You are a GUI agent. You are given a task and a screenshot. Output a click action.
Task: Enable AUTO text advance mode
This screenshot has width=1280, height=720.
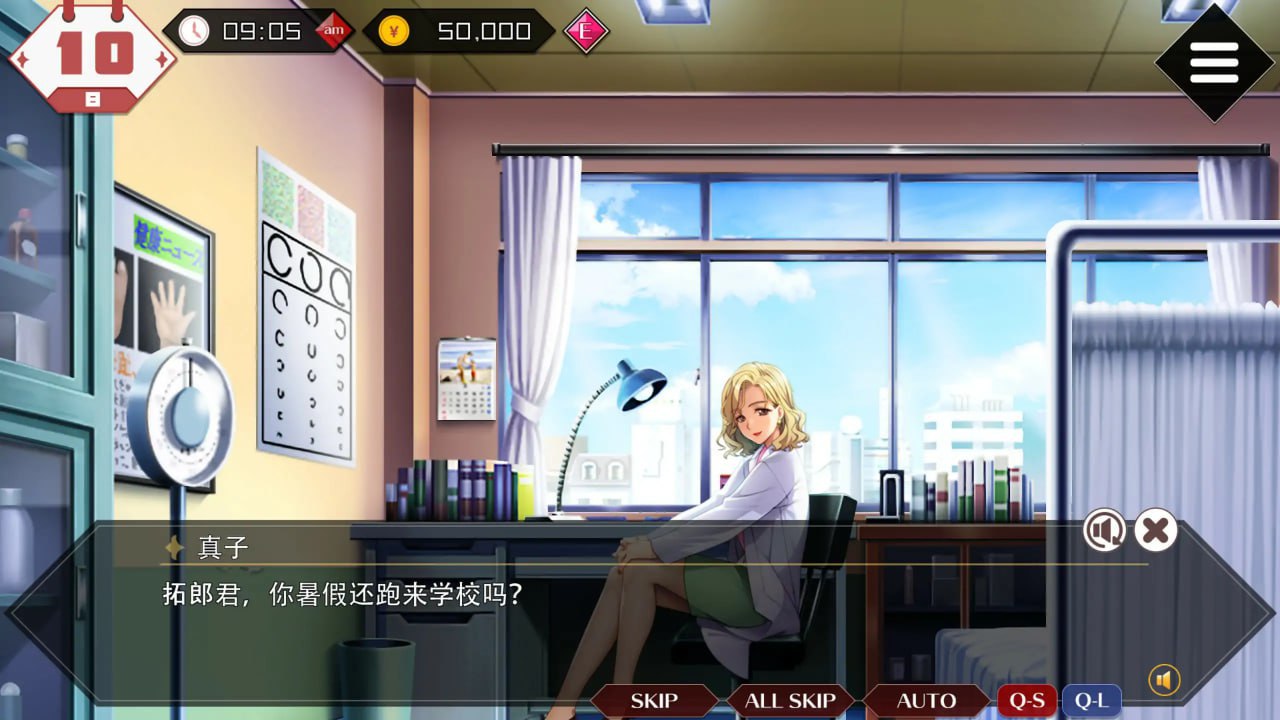[x=925, y=700]
